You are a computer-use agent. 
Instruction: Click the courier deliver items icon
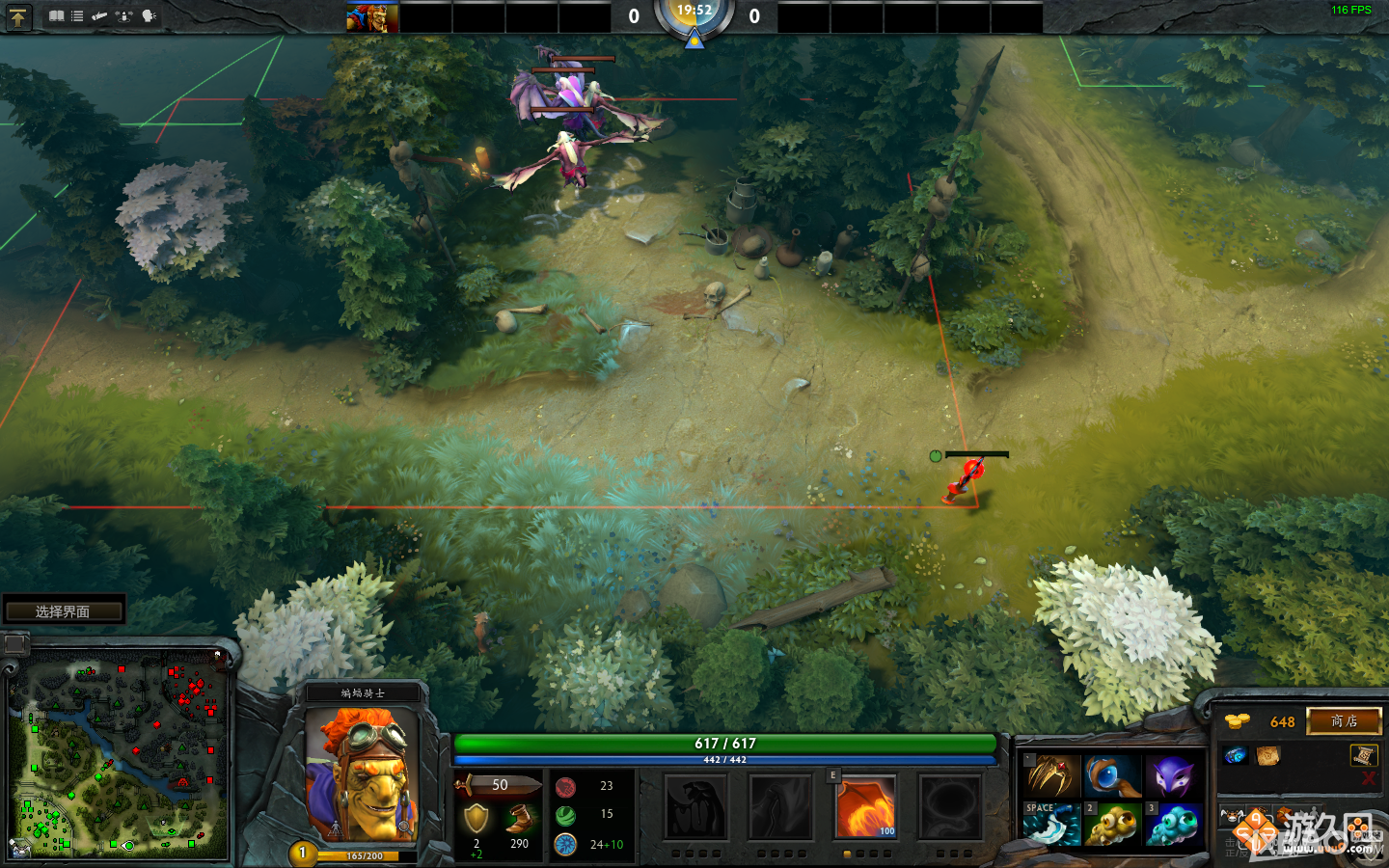click(123, 15)
